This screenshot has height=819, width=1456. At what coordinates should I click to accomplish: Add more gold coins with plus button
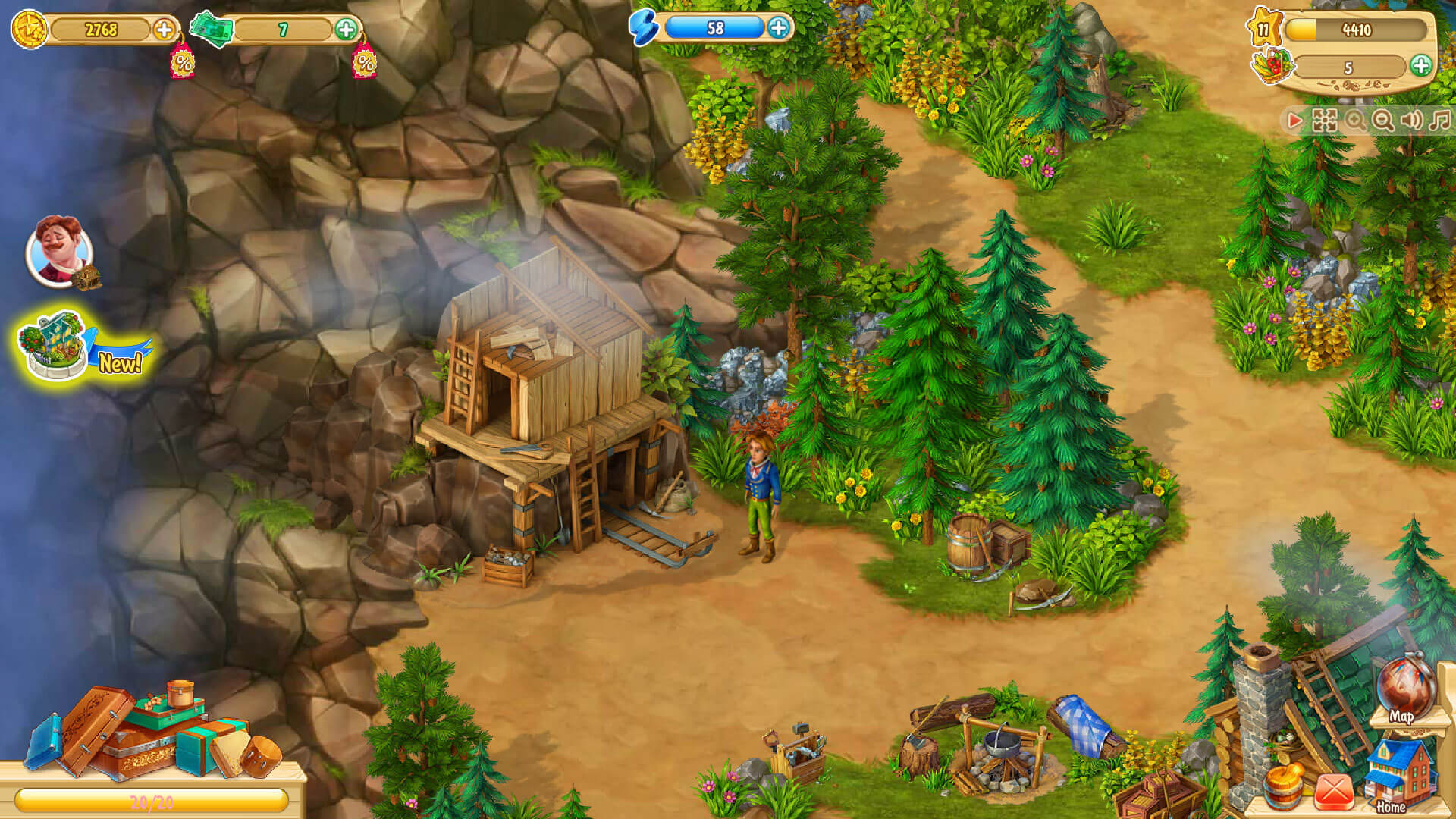coord(164,30)
